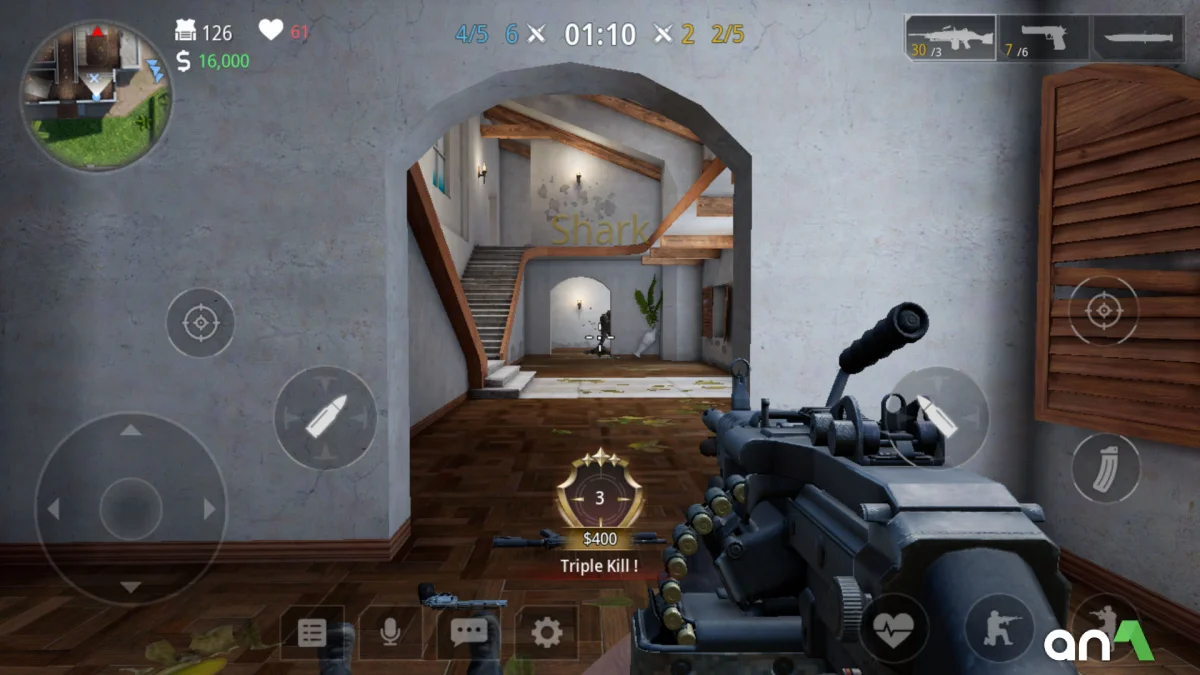Select the machine gun weapon slot
1200x675 pixels.
pos(950,38)
